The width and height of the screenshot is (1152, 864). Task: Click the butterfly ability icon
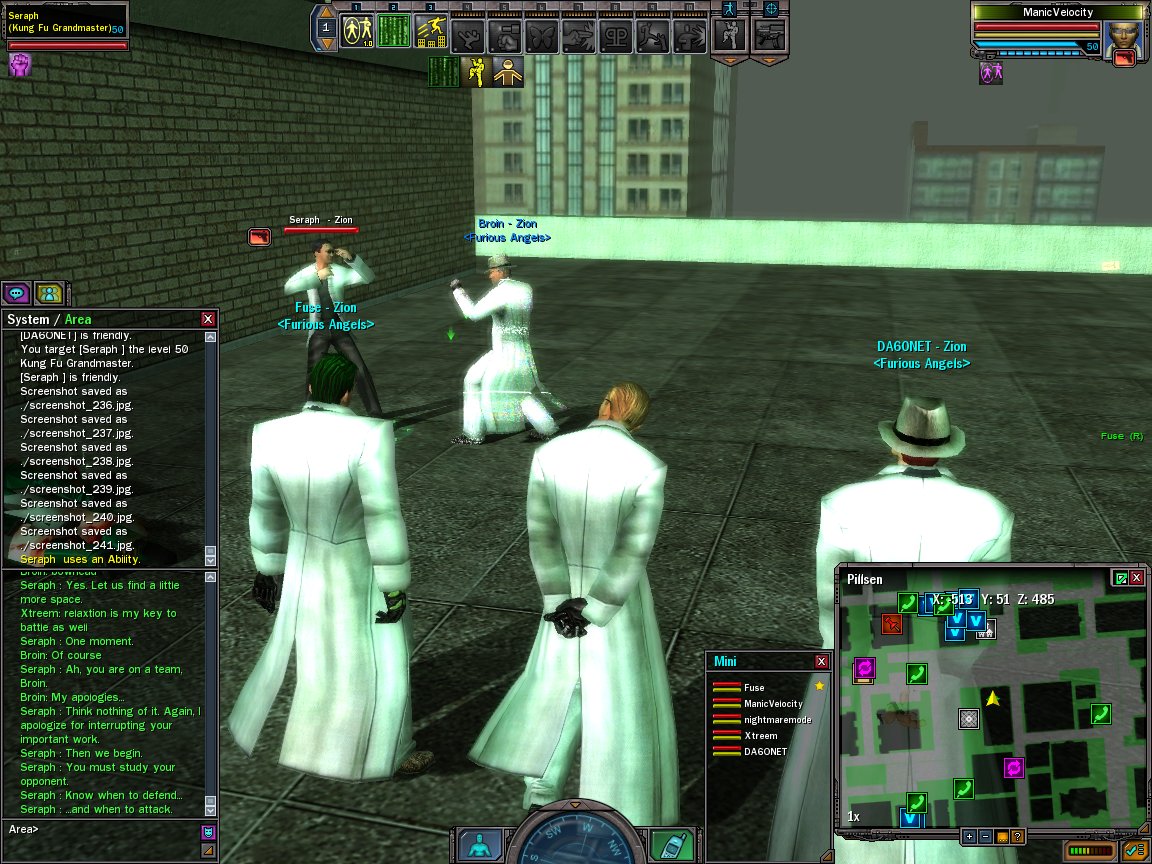[541, 36]
